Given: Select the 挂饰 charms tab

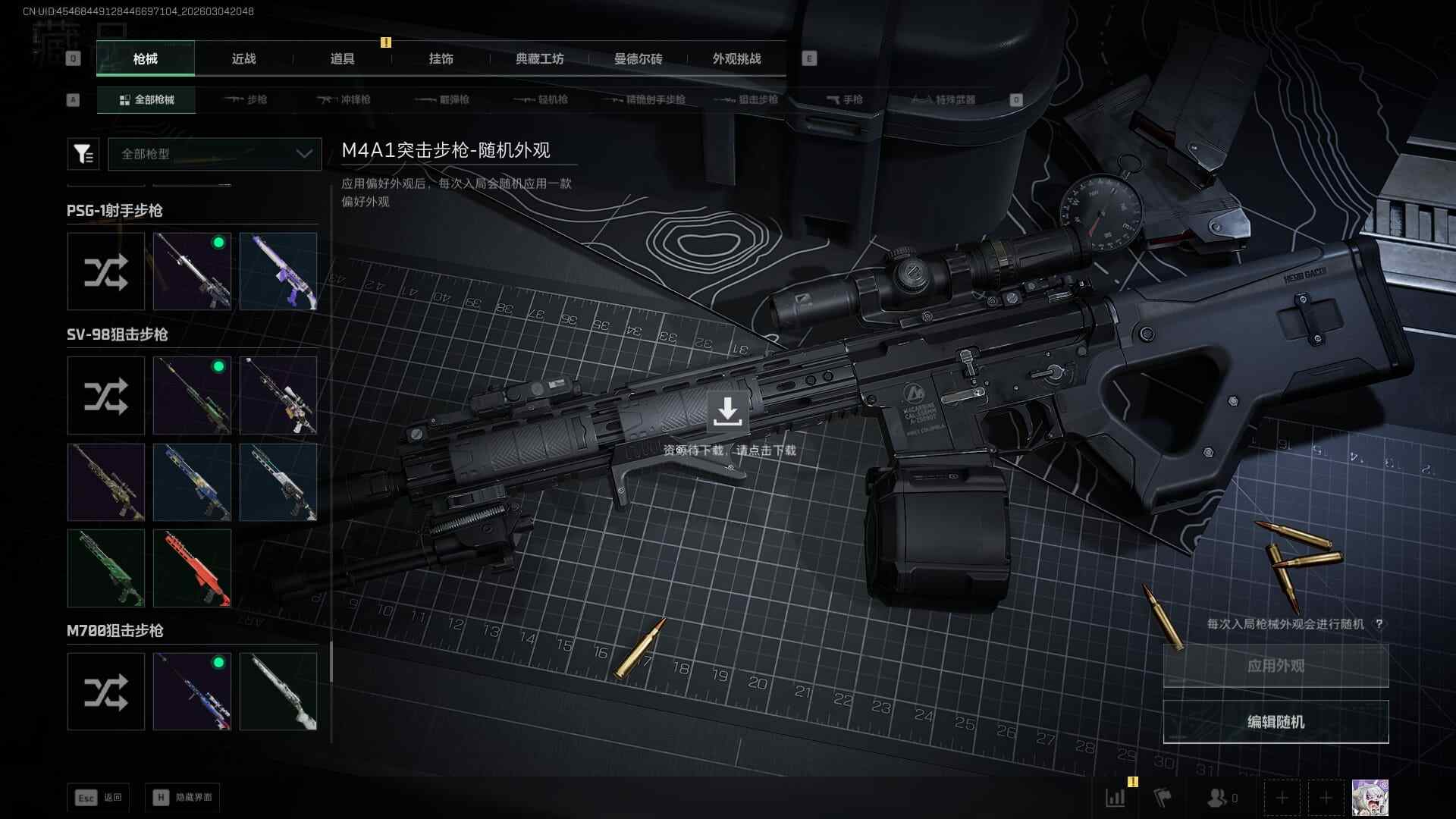Looking at the screenshot, I should [441, 59].
